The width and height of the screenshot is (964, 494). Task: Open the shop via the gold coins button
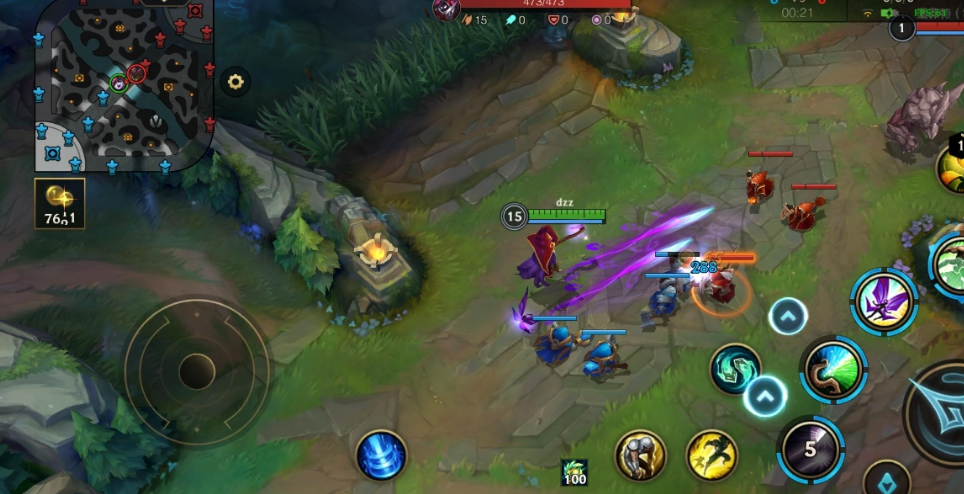[x=60, y=204]
